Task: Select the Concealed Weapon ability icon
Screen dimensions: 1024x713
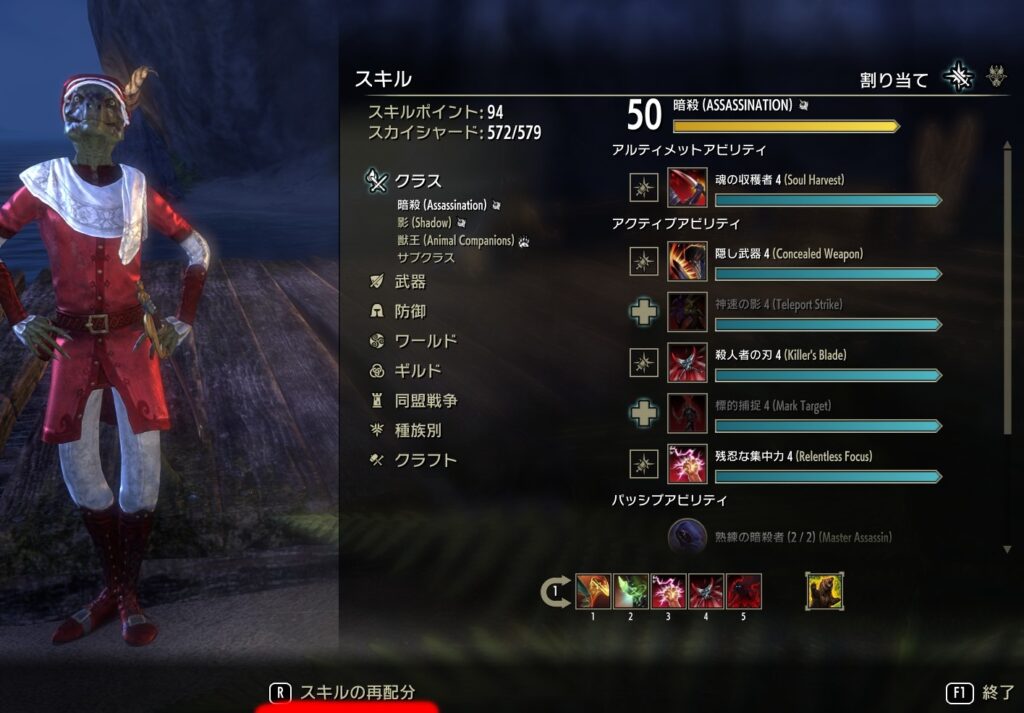Action: coord(687,261)
